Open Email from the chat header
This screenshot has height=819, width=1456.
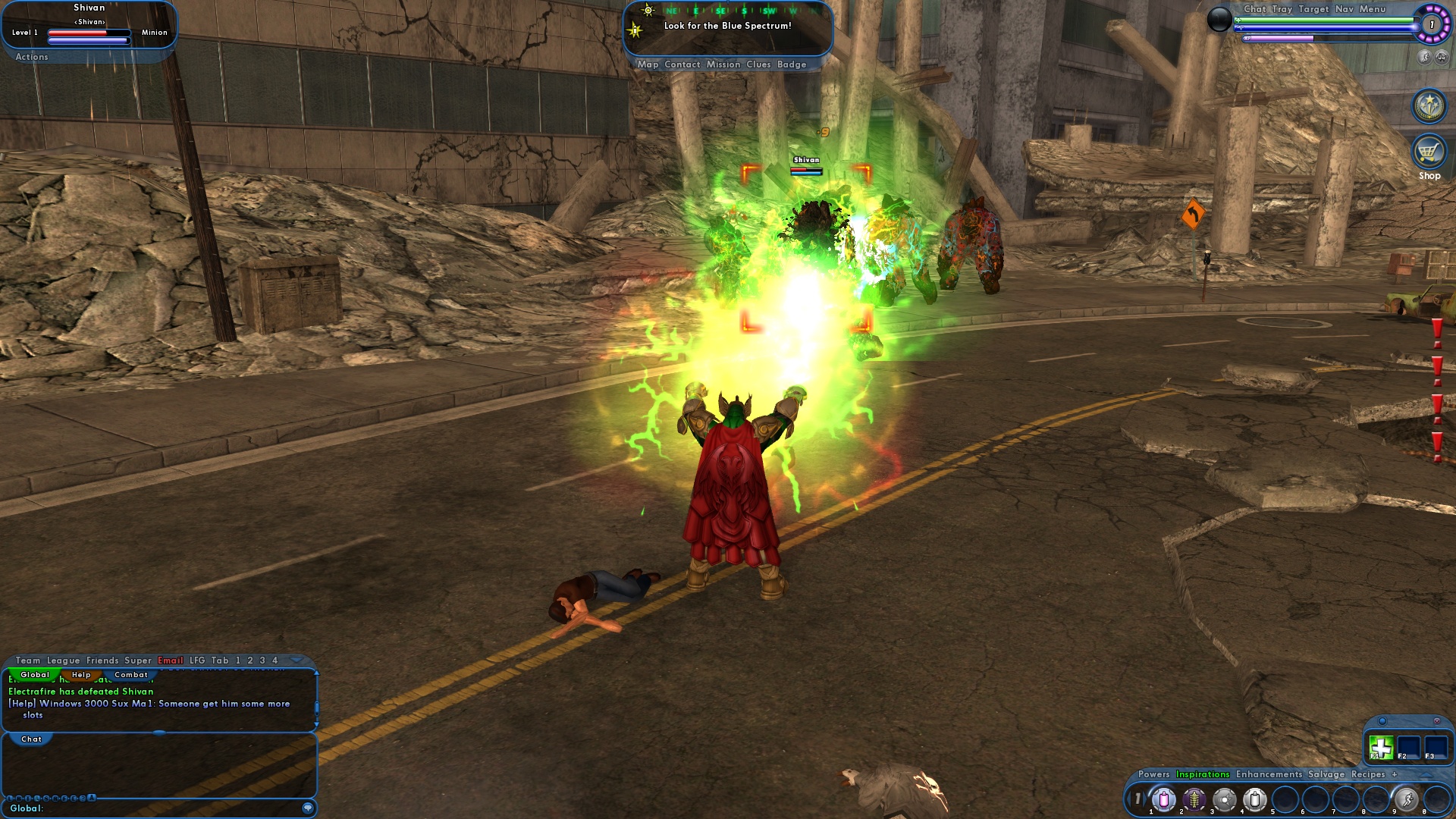point(171,660)
